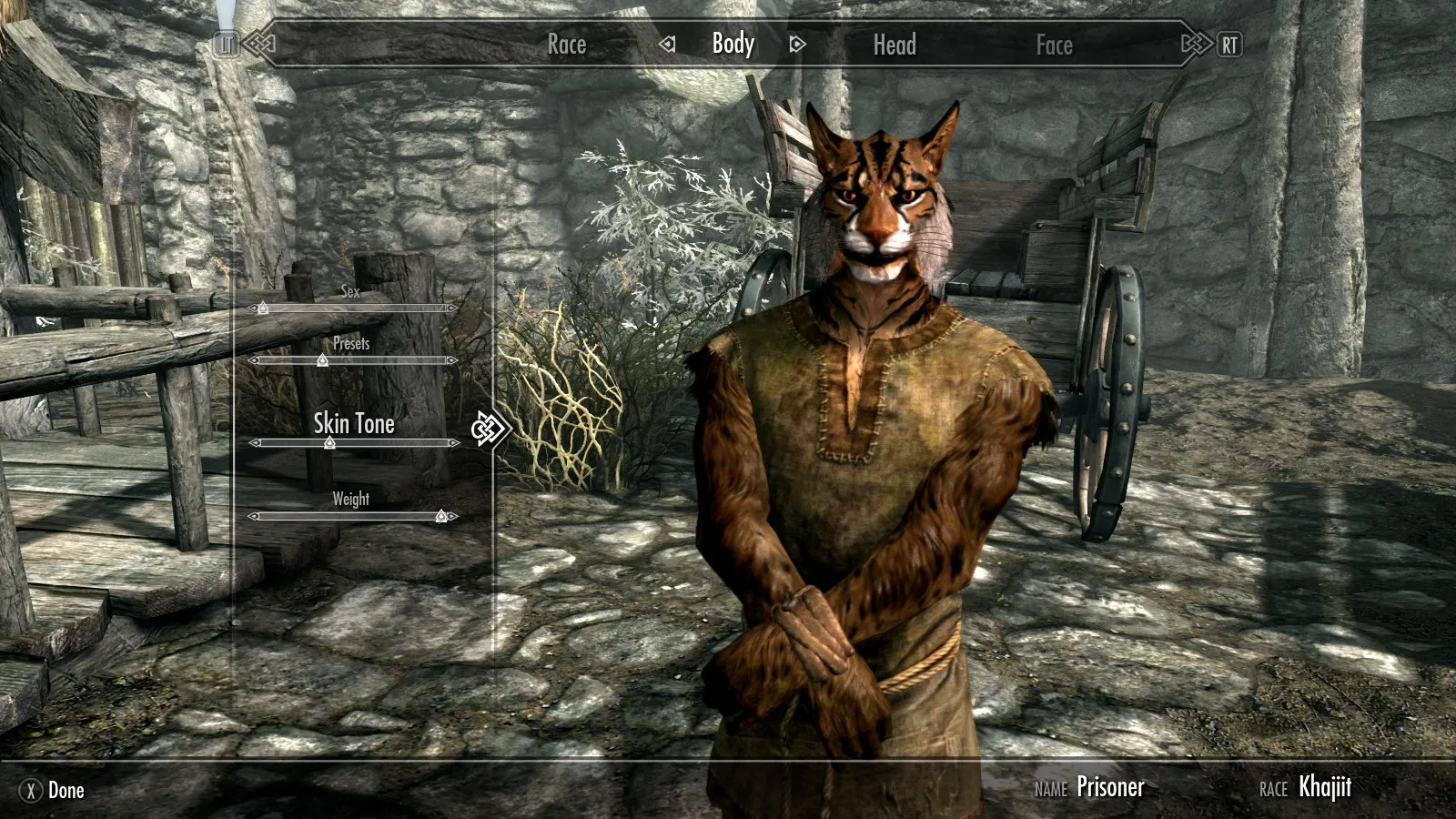This screenshot has height=819, width=1456.
Task: Highlight the Presets option label
Action: click(351, 343)
